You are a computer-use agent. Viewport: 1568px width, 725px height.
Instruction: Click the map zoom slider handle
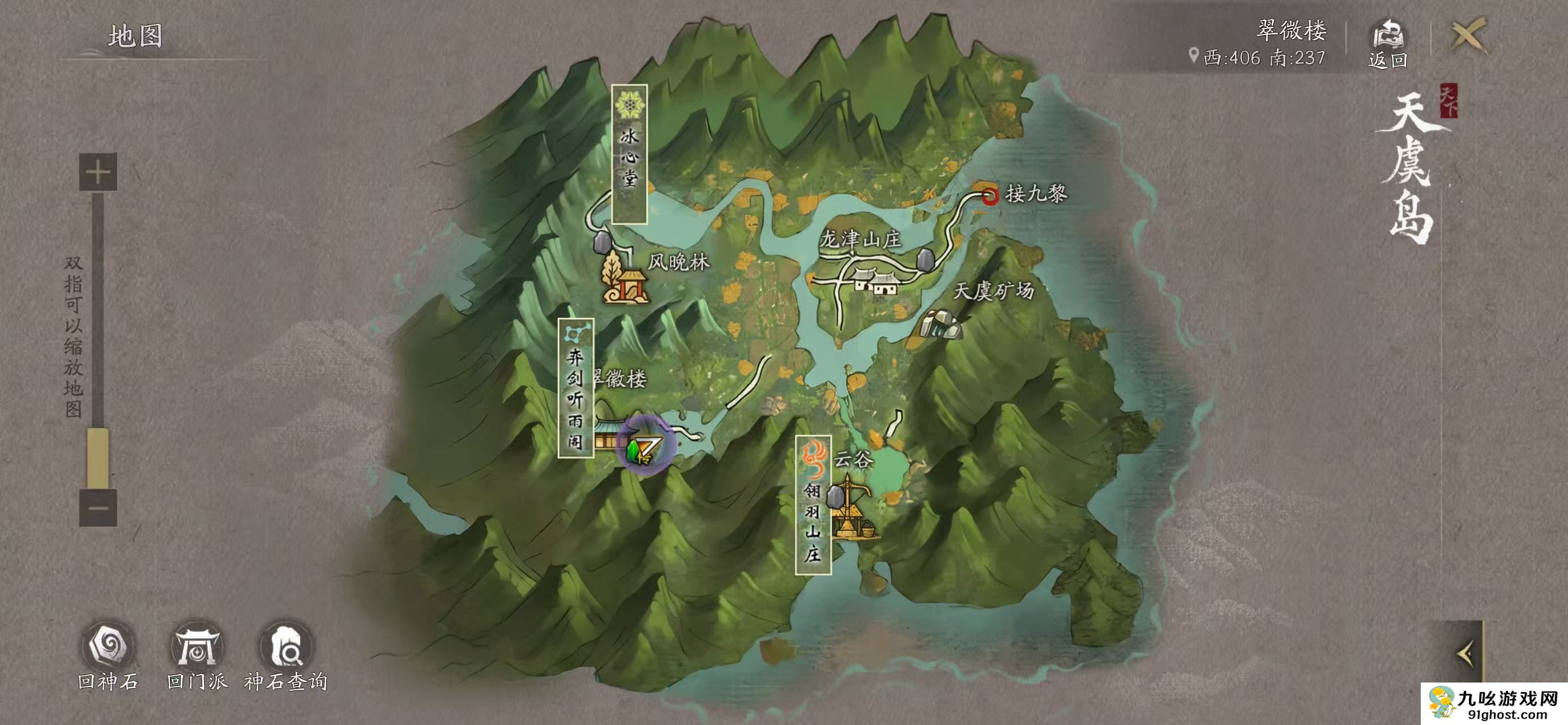click(x=98, y=457)
